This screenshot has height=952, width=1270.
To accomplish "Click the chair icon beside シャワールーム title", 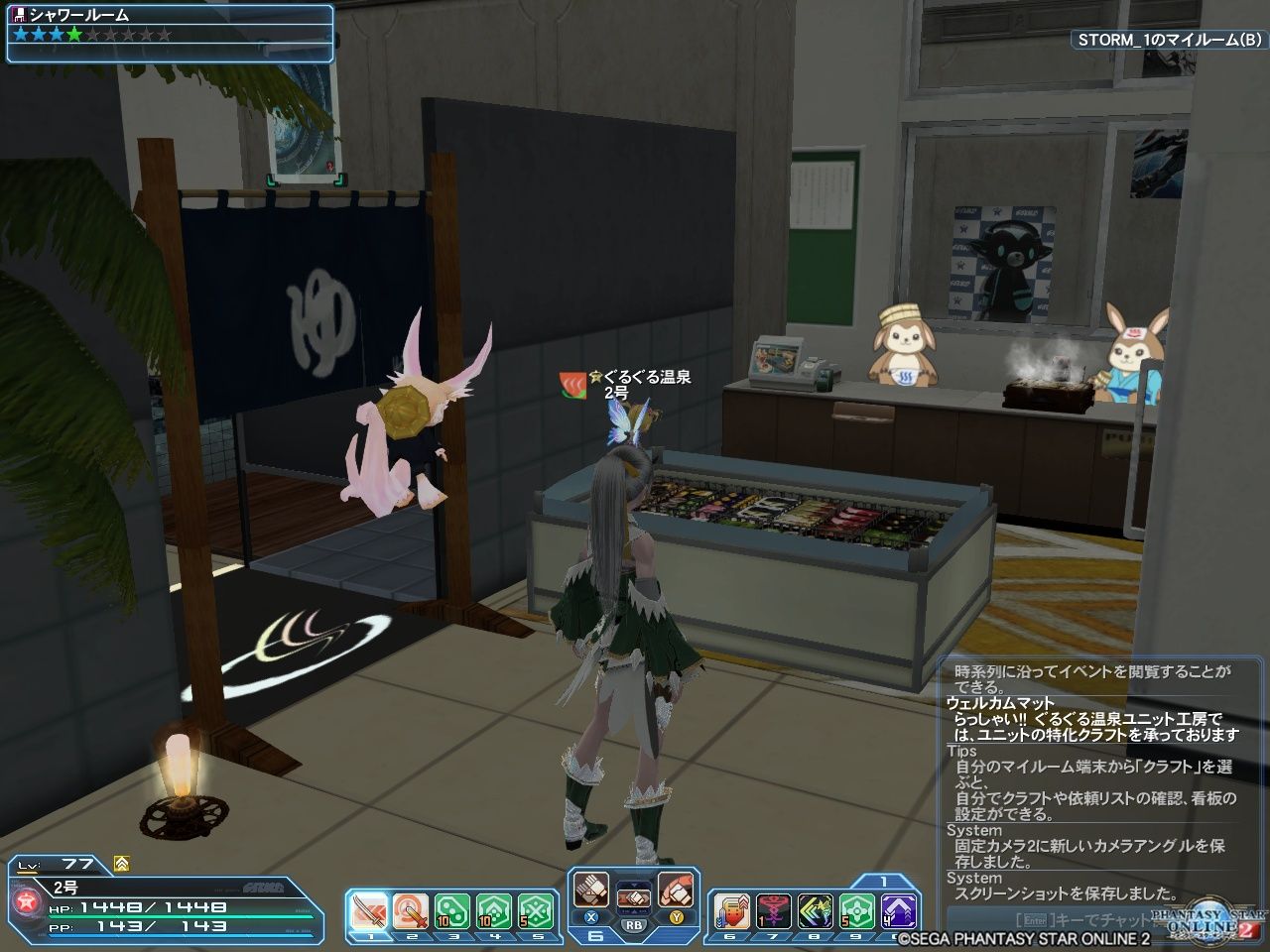I will tap(19, 14).
